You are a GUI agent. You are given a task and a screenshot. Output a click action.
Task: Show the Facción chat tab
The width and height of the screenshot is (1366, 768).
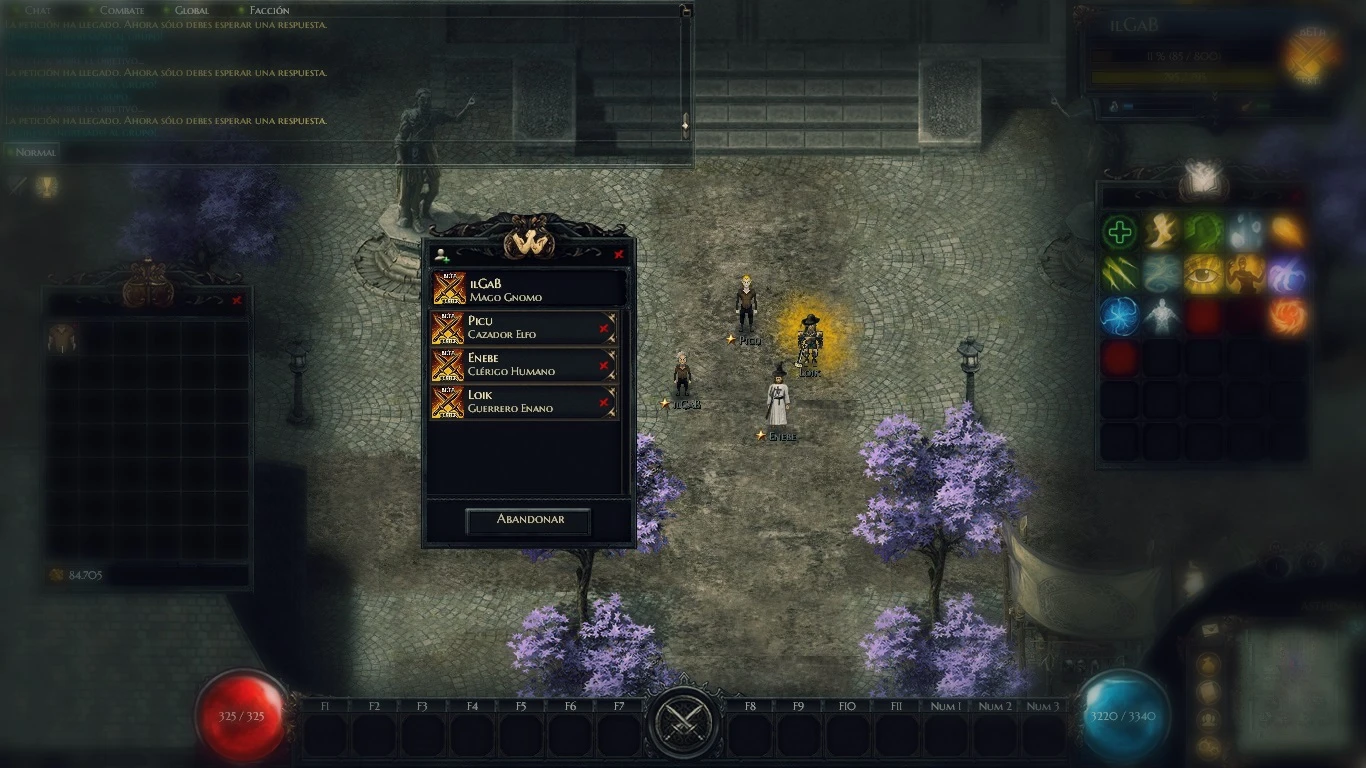click(269, 11)
